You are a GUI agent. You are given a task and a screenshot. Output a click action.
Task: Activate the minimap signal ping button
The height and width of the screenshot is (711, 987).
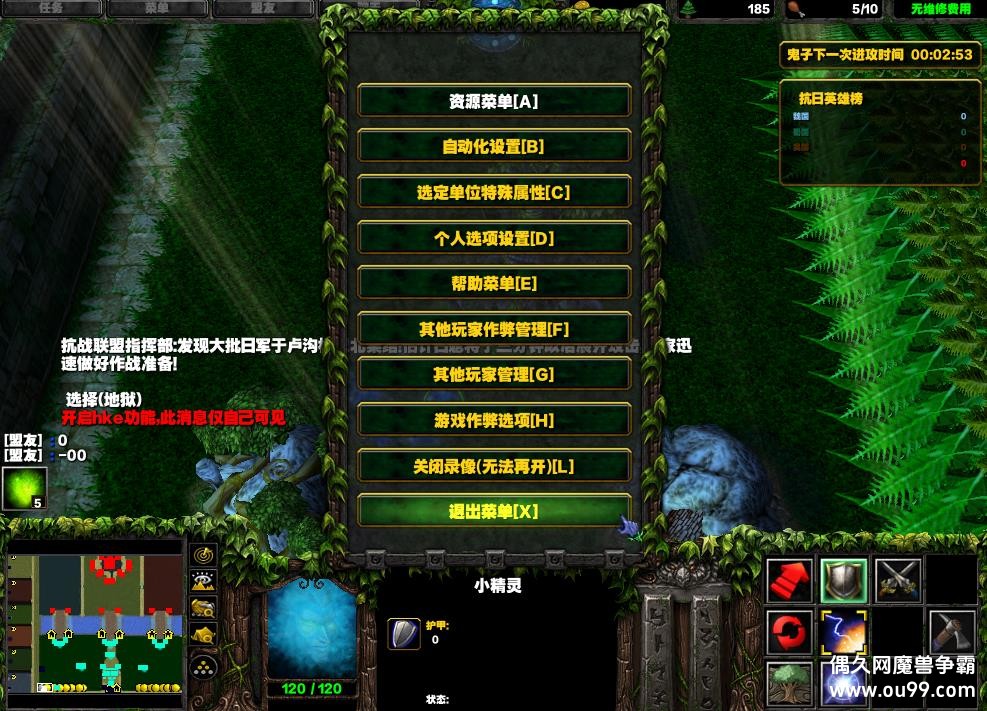(204, 554)
